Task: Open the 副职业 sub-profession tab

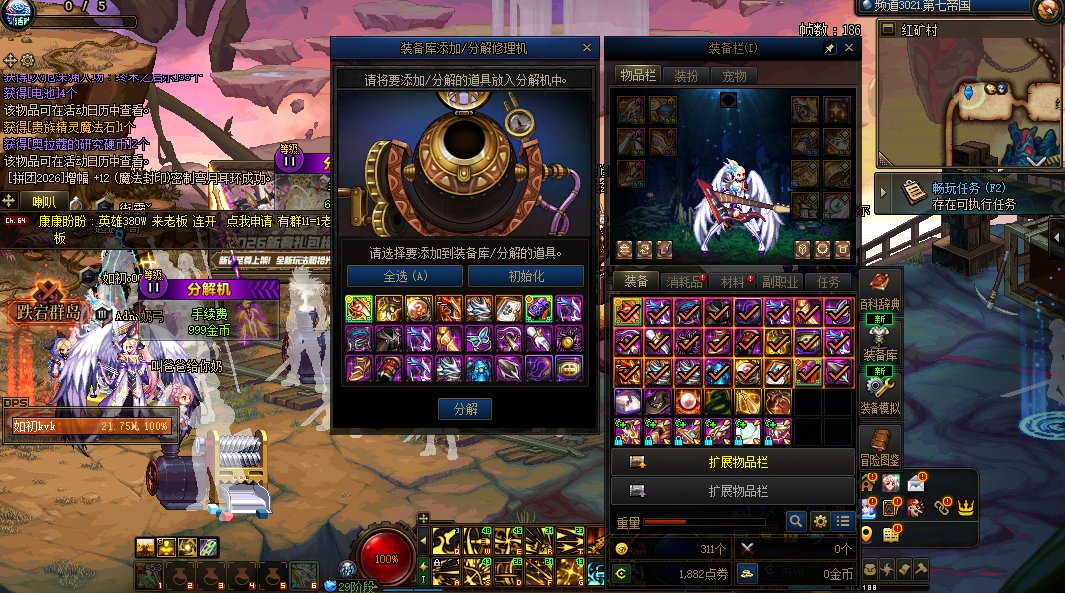Action: (781, 282)
